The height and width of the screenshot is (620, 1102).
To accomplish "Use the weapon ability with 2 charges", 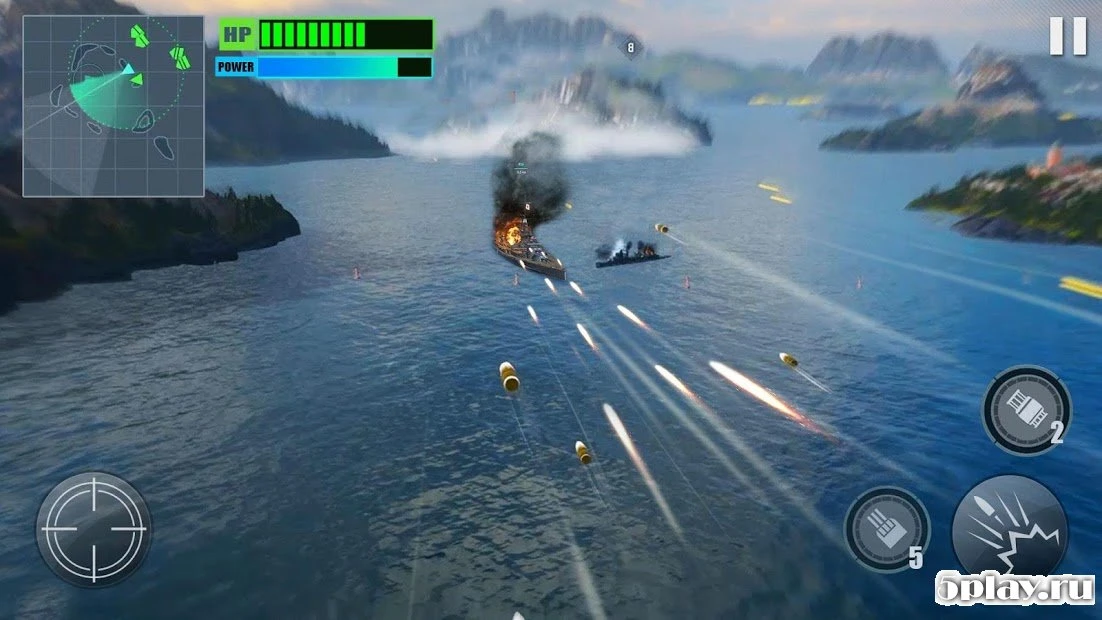I will tap(1025, 409).
